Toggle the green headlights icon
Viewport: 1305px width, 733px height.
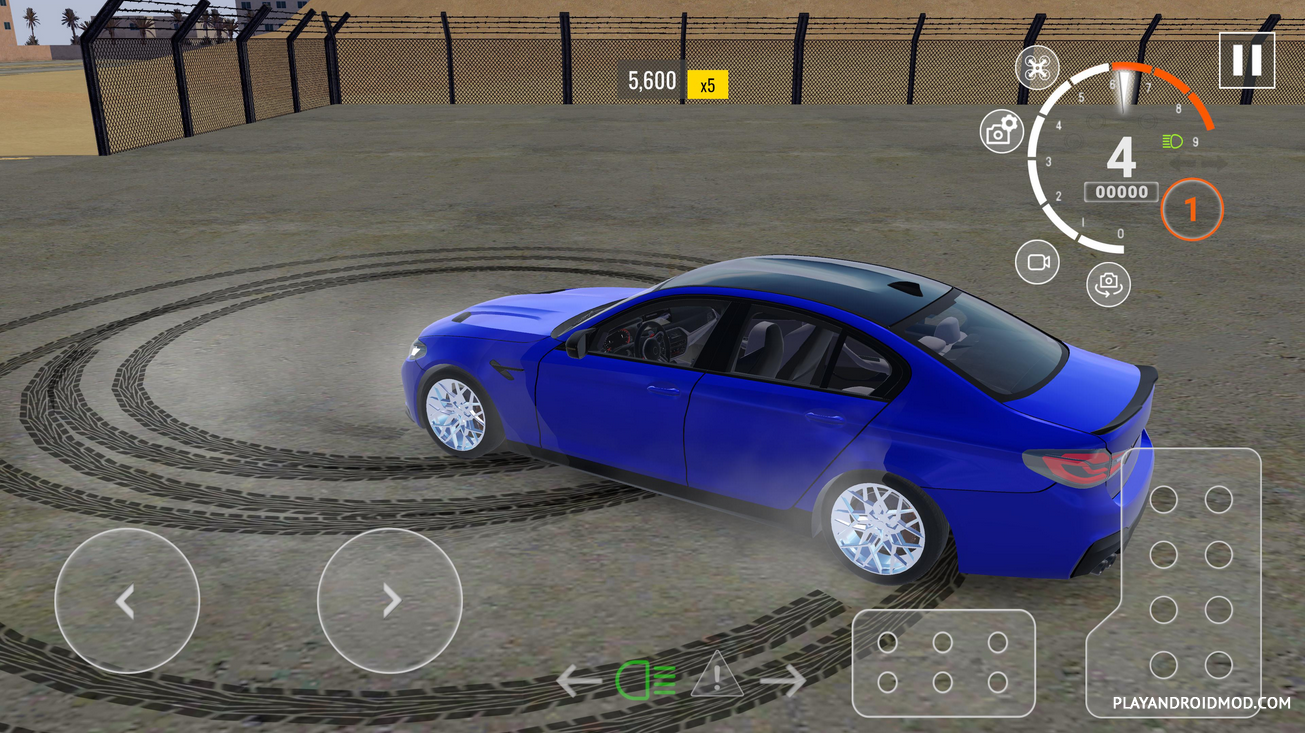[646, 681]
